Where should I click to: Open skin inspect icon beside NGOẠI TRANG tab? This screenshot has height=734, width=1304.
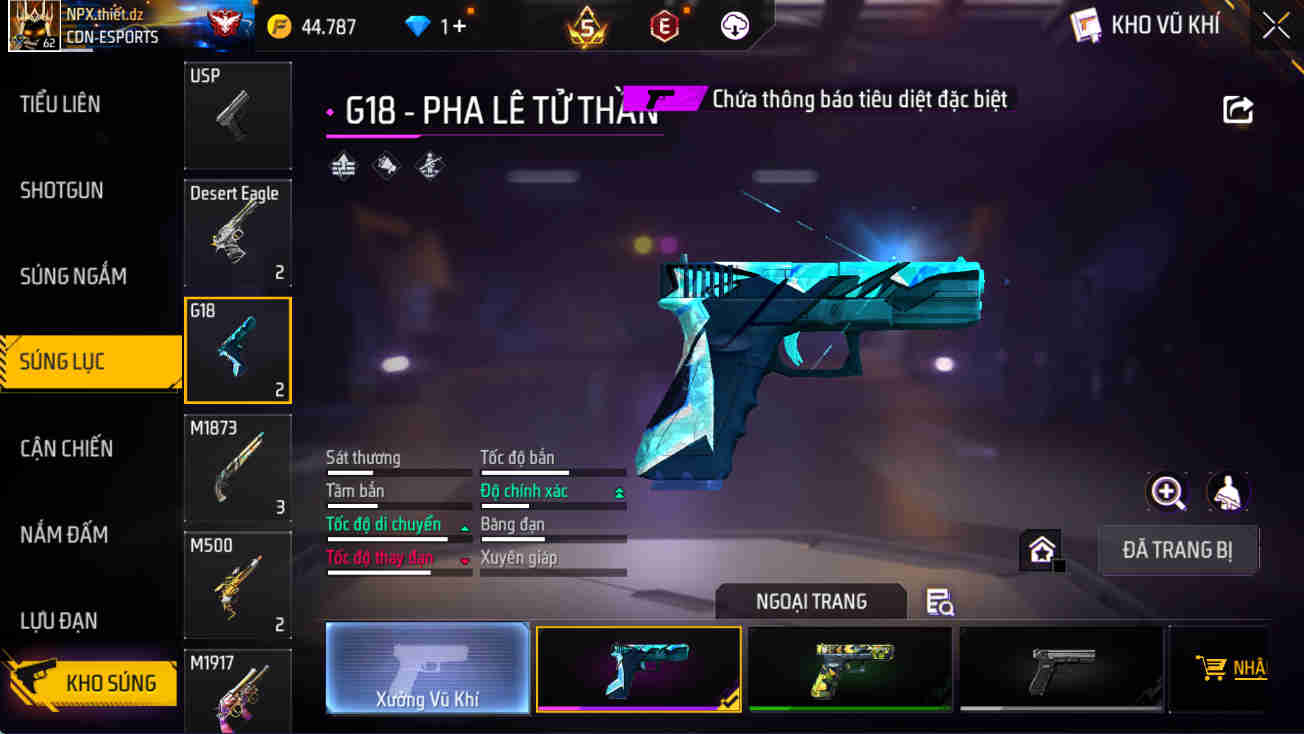[938, 602]
